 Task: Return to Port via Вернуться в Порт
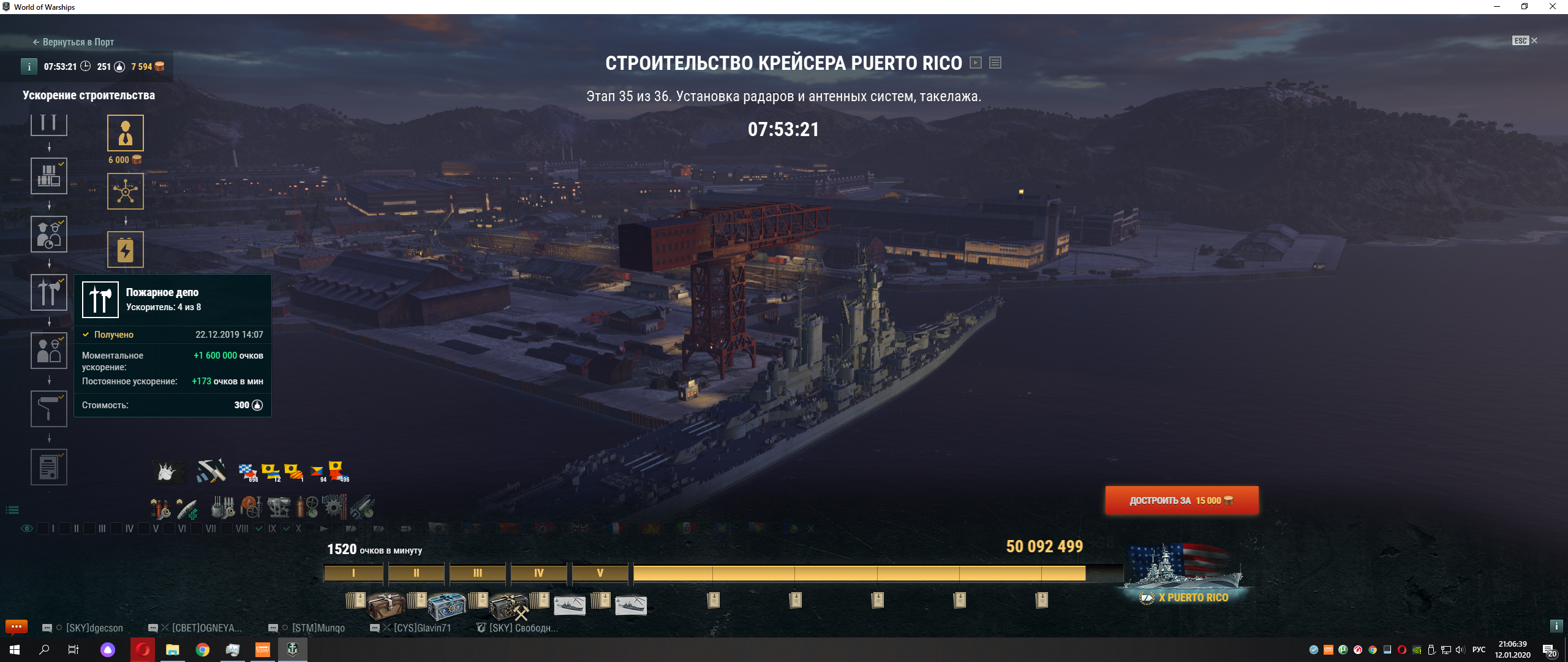click(x=73, y=42)
